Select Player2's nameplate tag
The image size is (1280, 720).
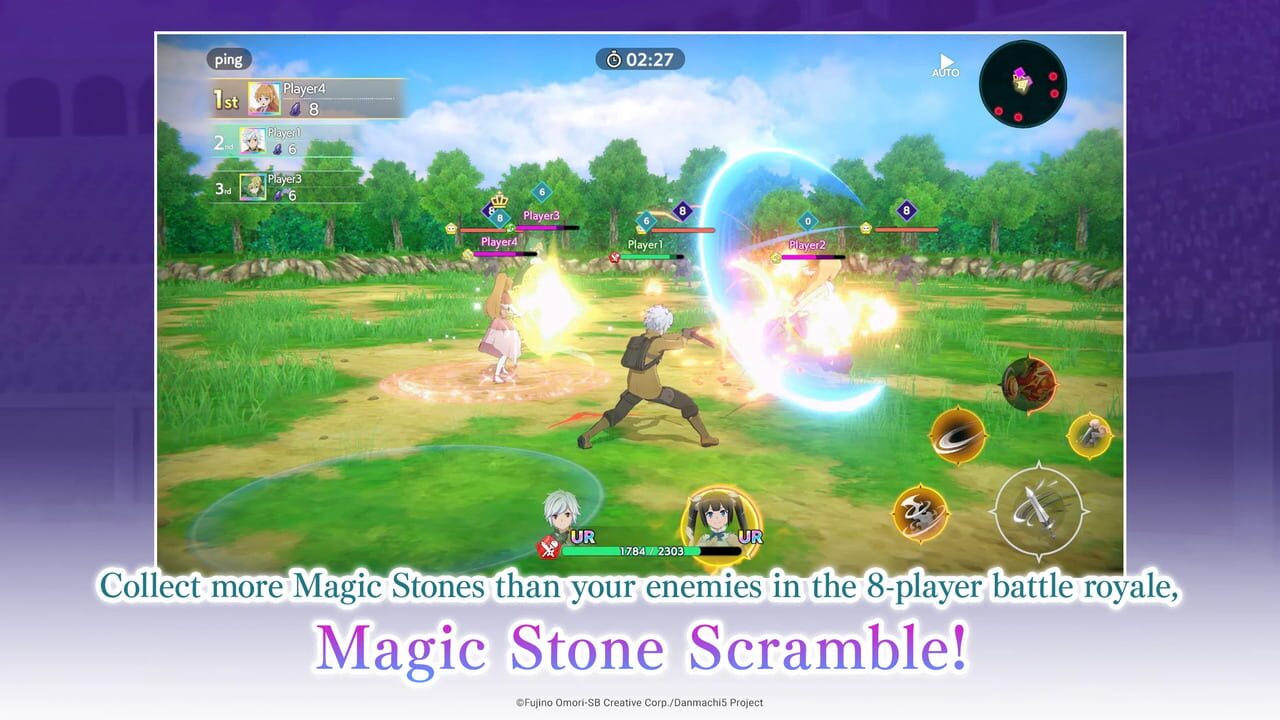(x=805, y=243)
